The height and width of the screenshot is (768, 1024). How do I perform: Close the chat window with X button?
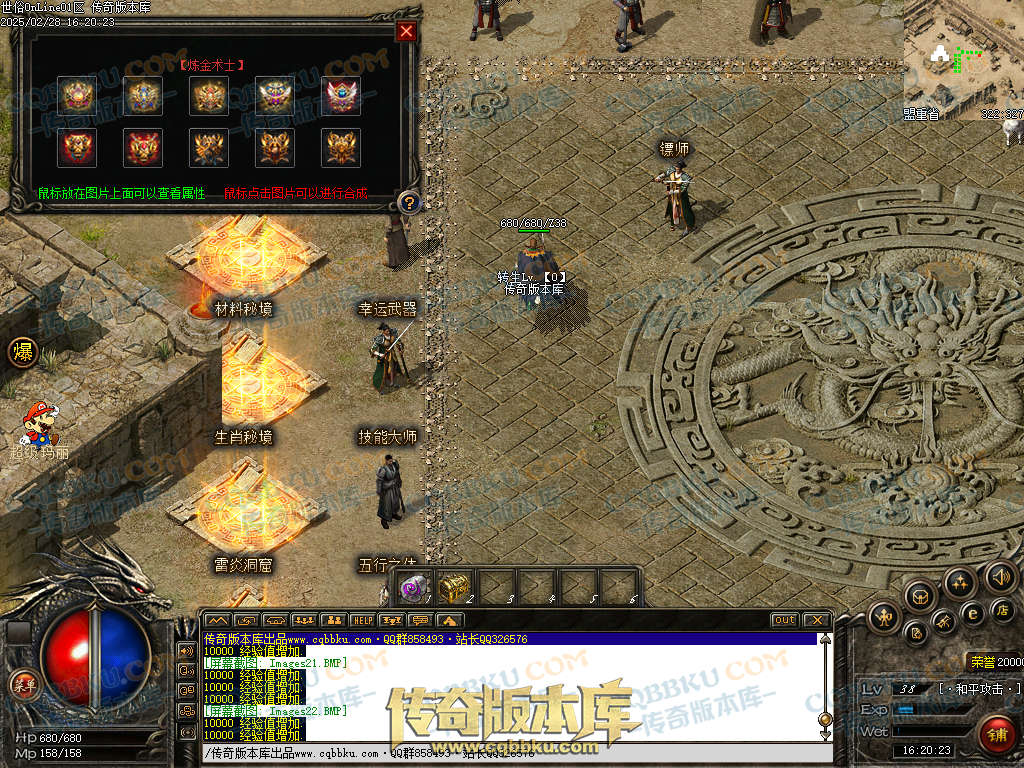point(816,620)
